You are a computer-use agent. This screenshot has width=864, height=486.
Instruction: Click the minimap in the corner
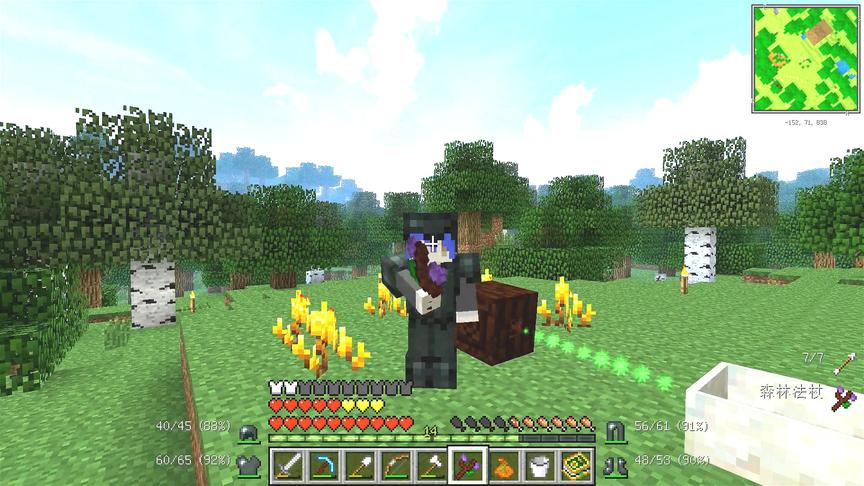[x=805, y=58]
